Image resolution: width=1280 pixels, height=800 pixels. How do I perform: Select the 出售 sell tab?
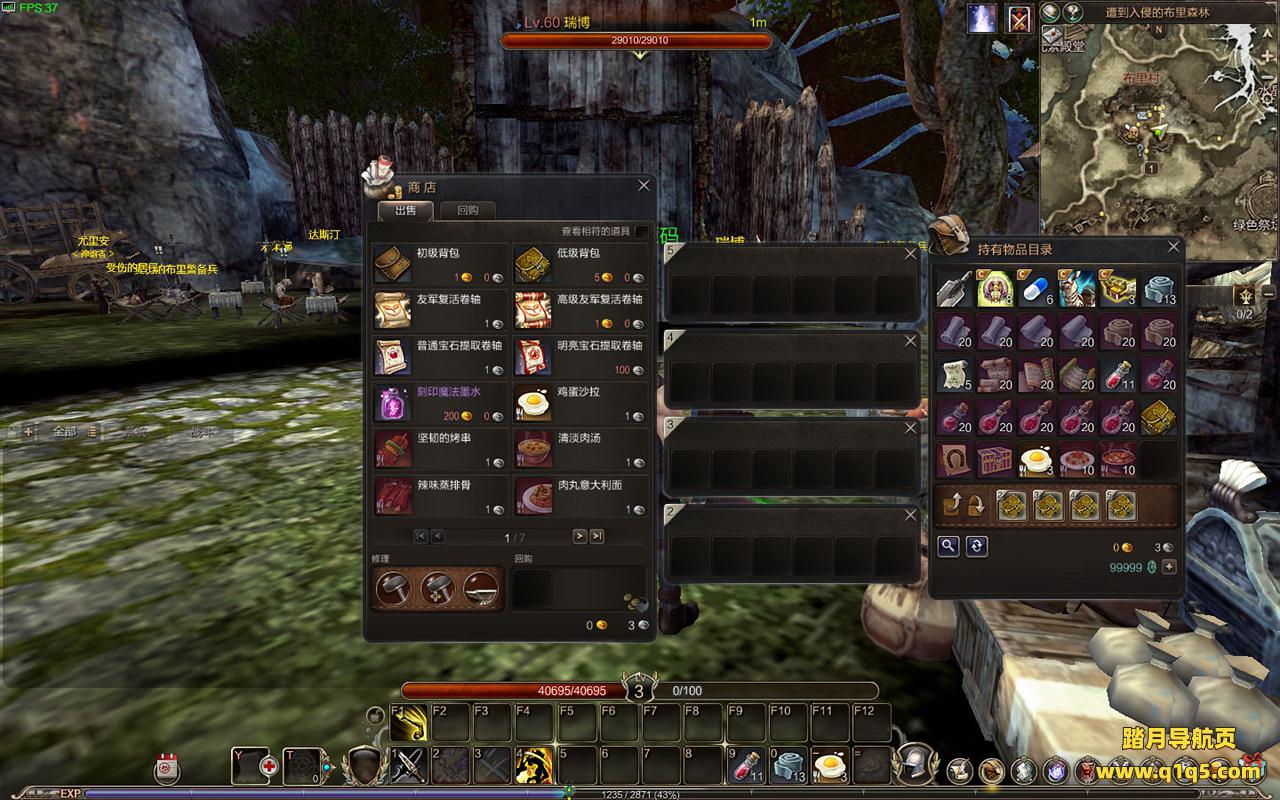point(405,210)
